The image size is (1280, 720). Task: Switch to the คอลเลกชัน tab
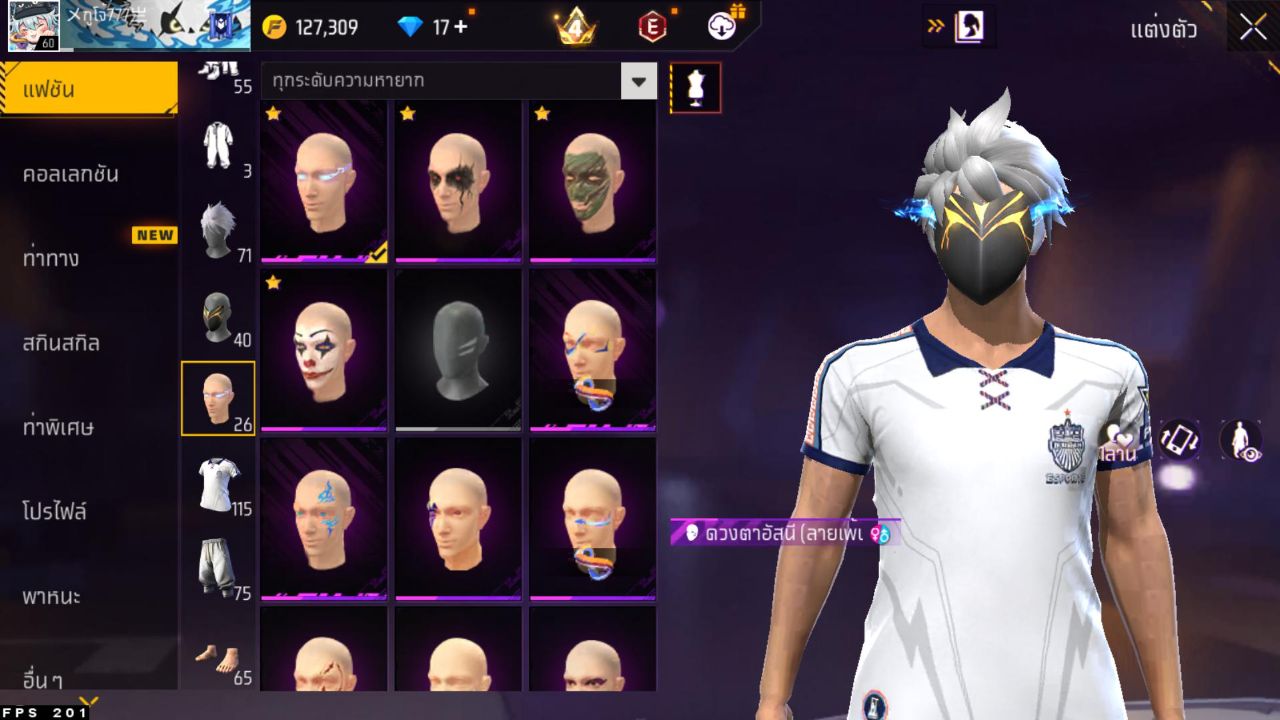(90, 172)
